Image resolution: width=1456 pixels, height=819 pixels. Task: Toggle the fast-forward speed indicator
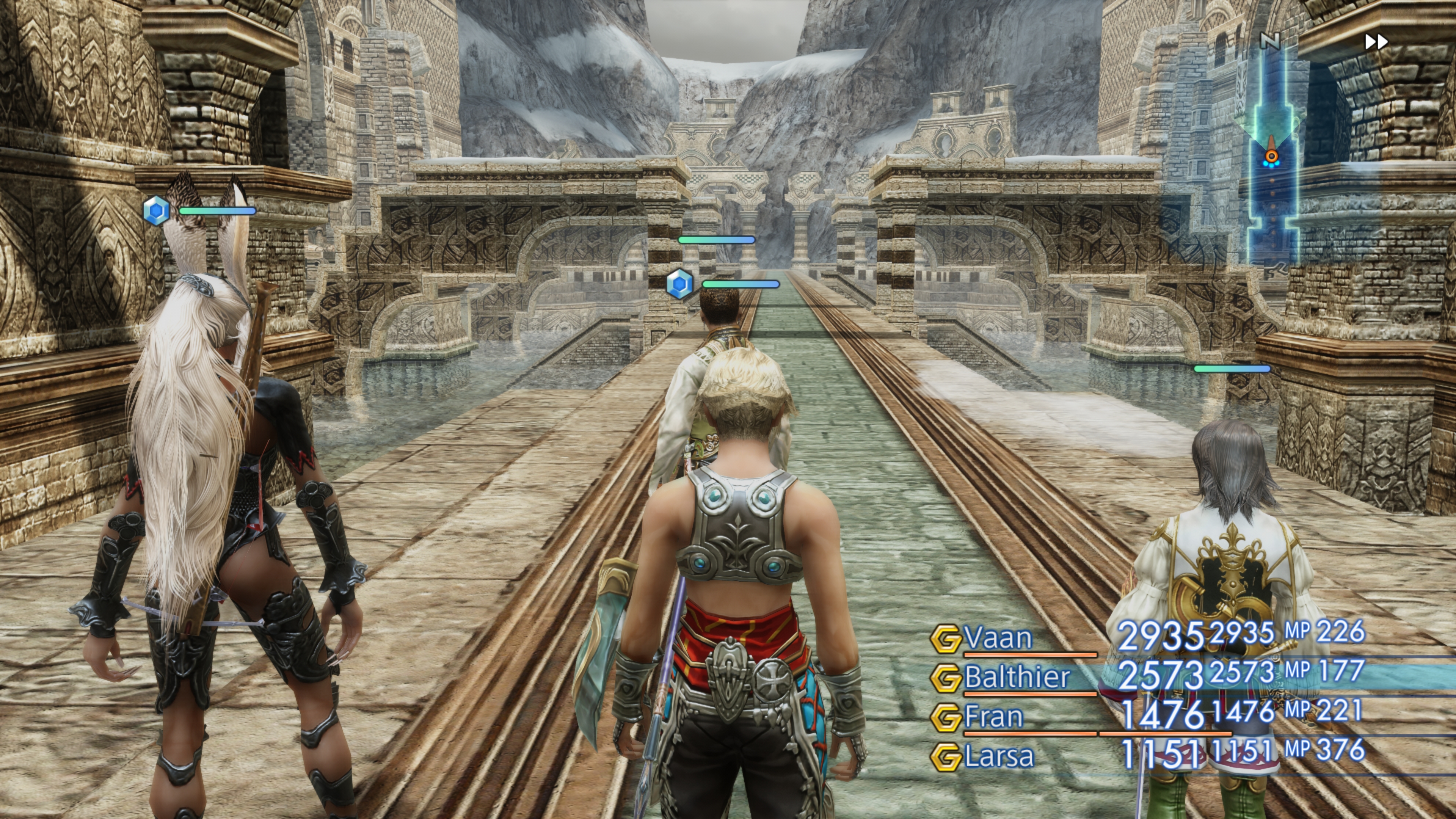(x=1376, y=42)
